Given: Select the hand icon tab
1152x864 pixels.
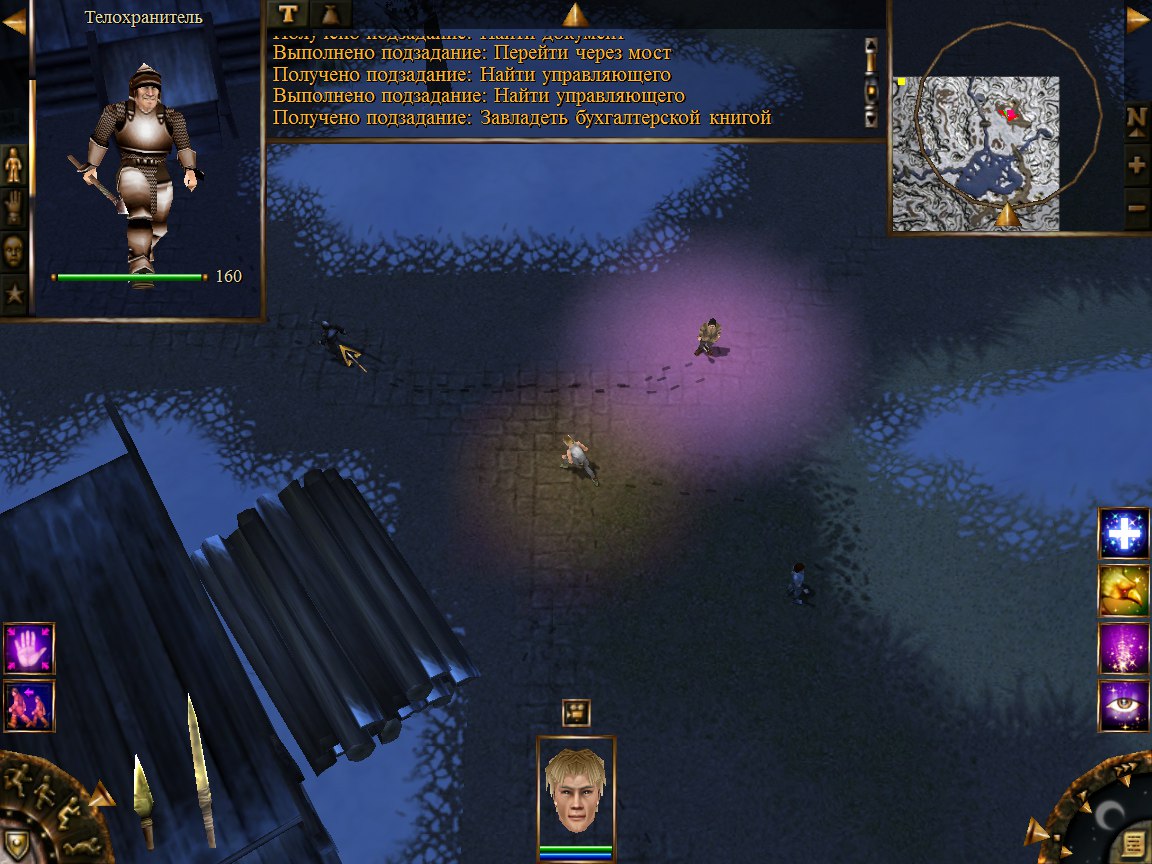Looking at the screenshot, I should click(x=14, y=207).
